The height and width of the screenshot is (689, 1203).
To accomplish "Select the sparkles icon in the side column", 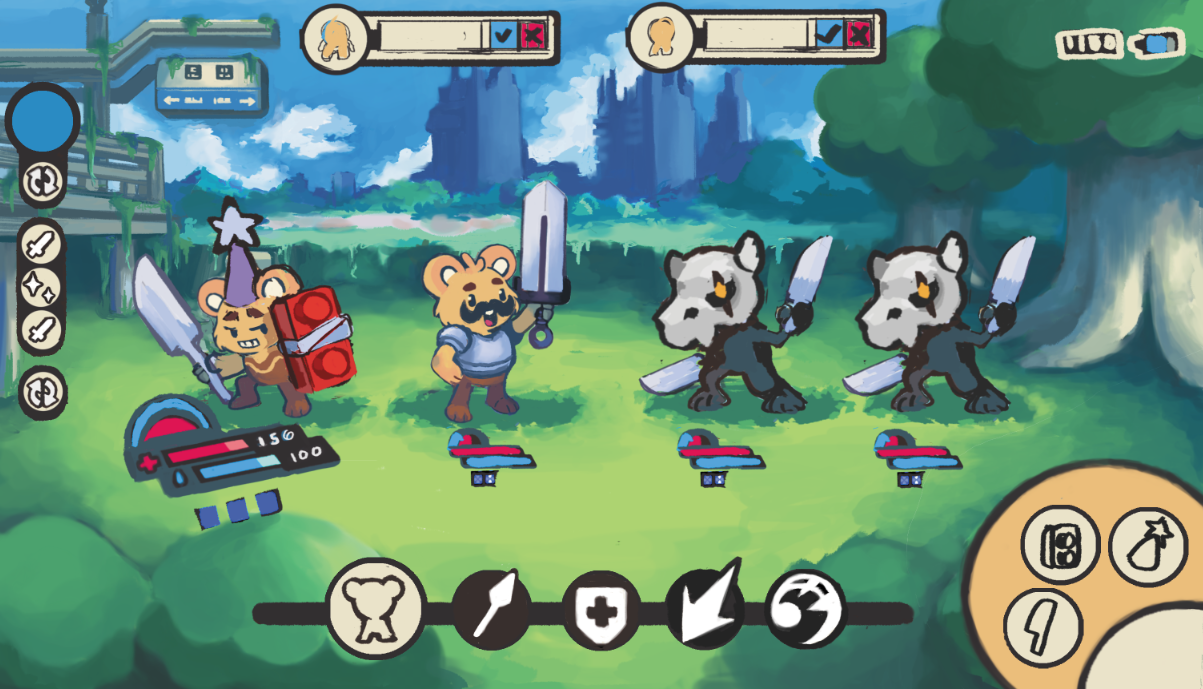I will click(42, 287).
